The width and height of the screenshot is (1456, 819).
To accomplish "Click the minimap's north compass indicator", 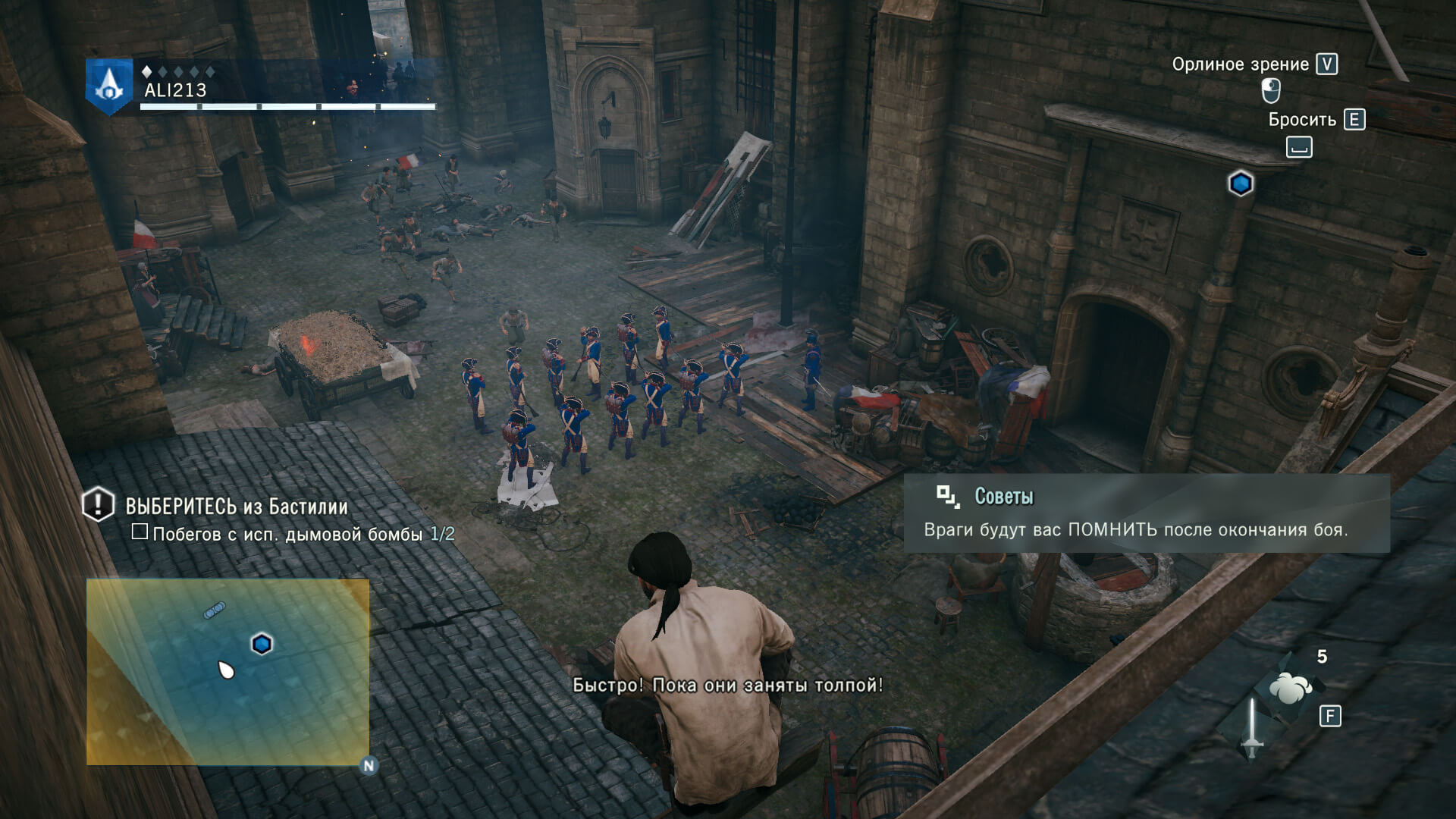I will pos(369,765).
